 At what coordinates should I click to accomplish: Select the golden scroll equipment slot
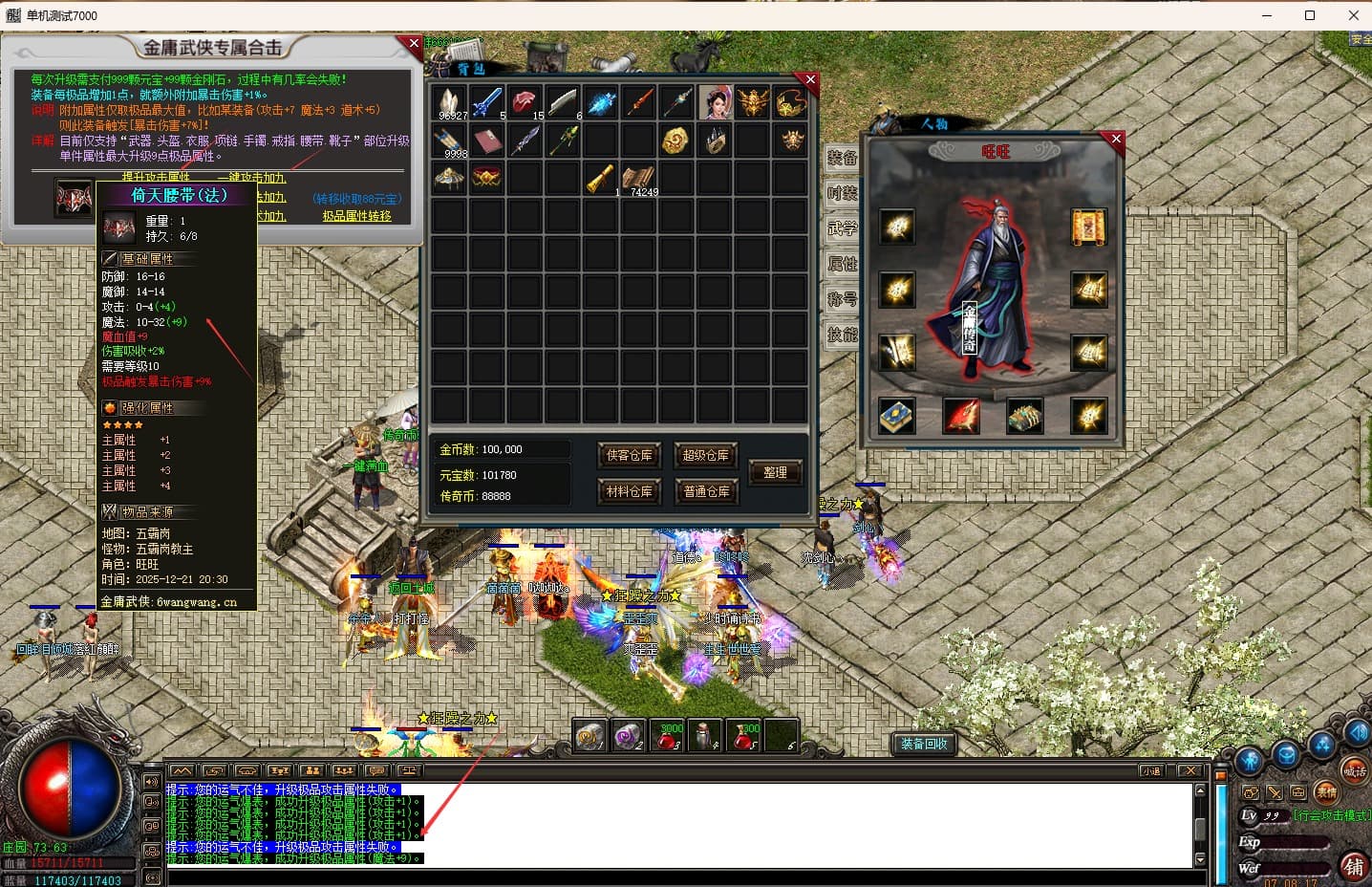click(1088, 227)
